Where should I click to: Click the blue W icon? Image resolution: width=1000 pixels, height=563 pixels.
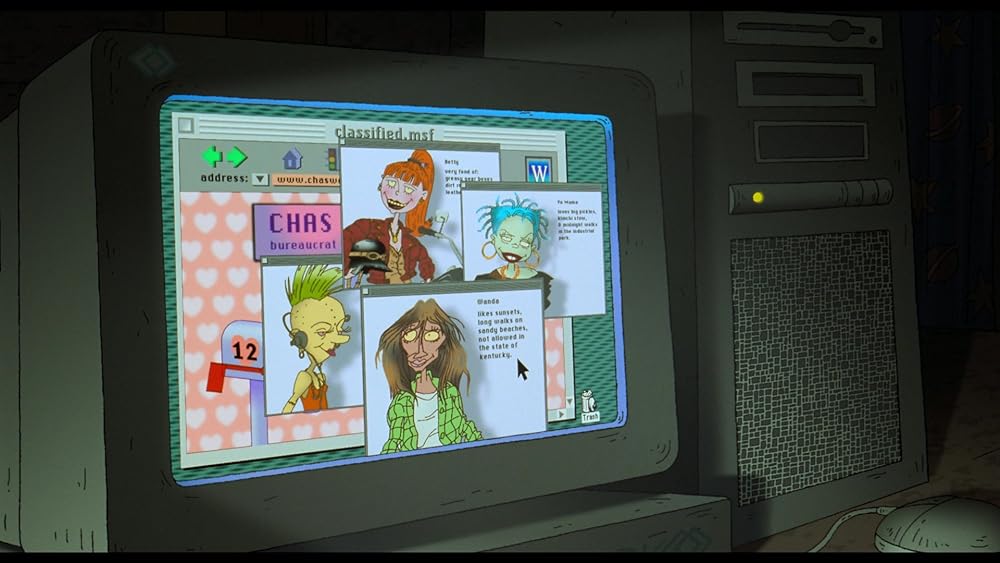pos(539,169)
